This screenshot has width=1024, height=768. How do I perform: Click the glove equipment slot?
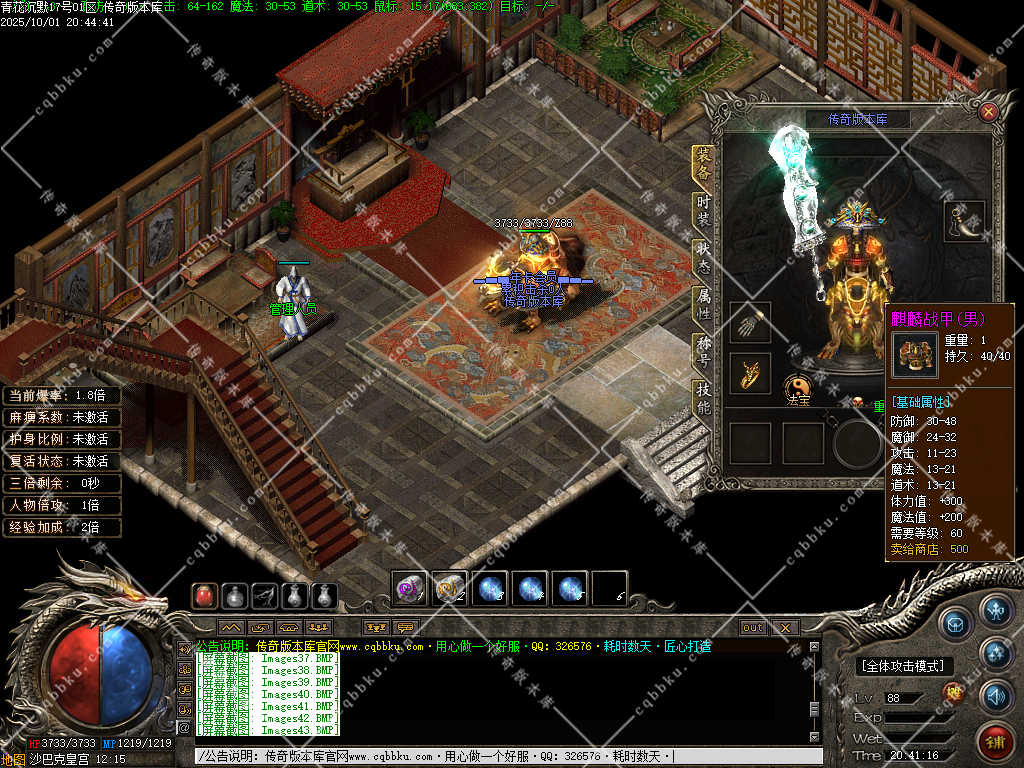coord(749,323)
